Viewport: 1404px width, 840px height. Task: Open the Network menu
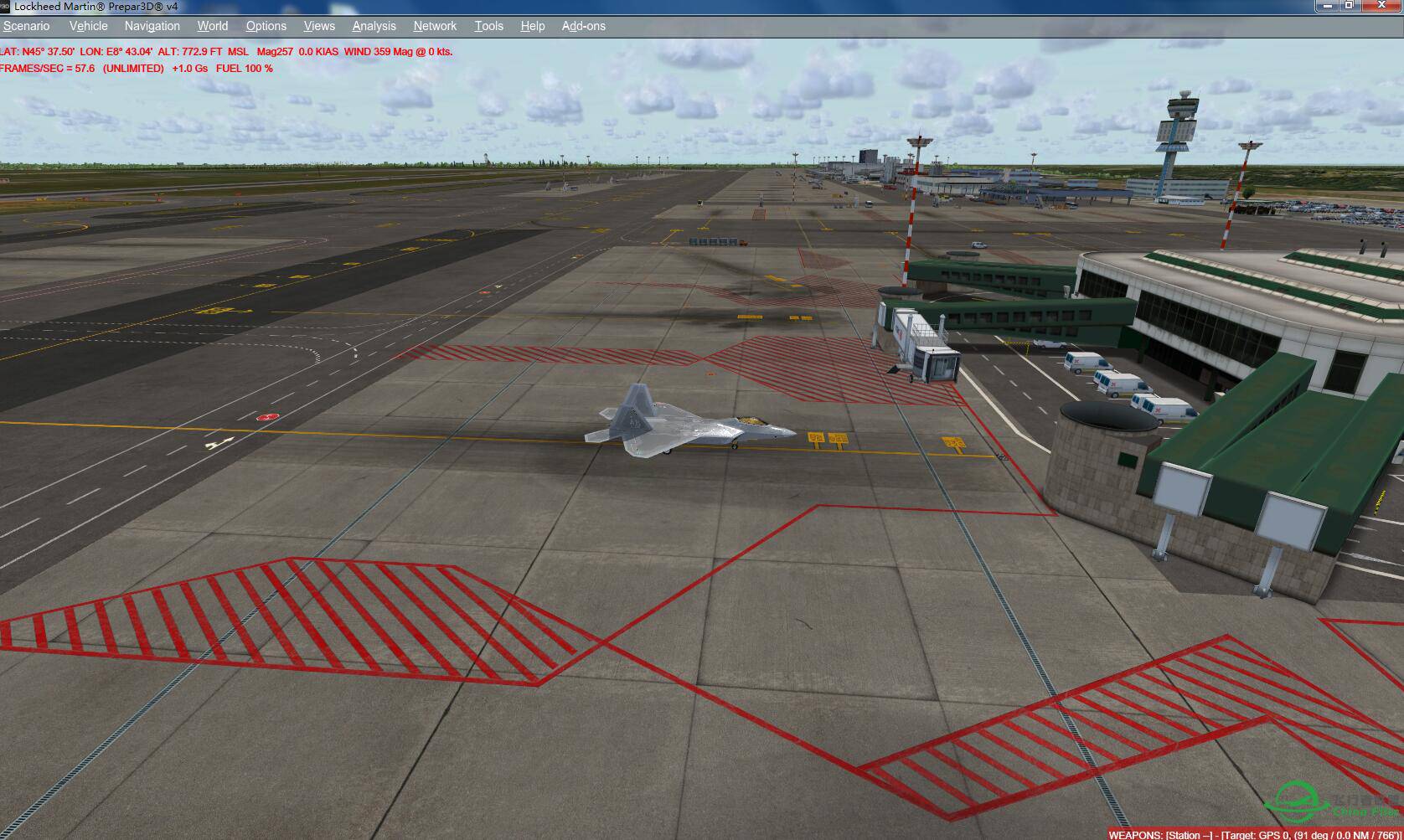coord(434,26)
